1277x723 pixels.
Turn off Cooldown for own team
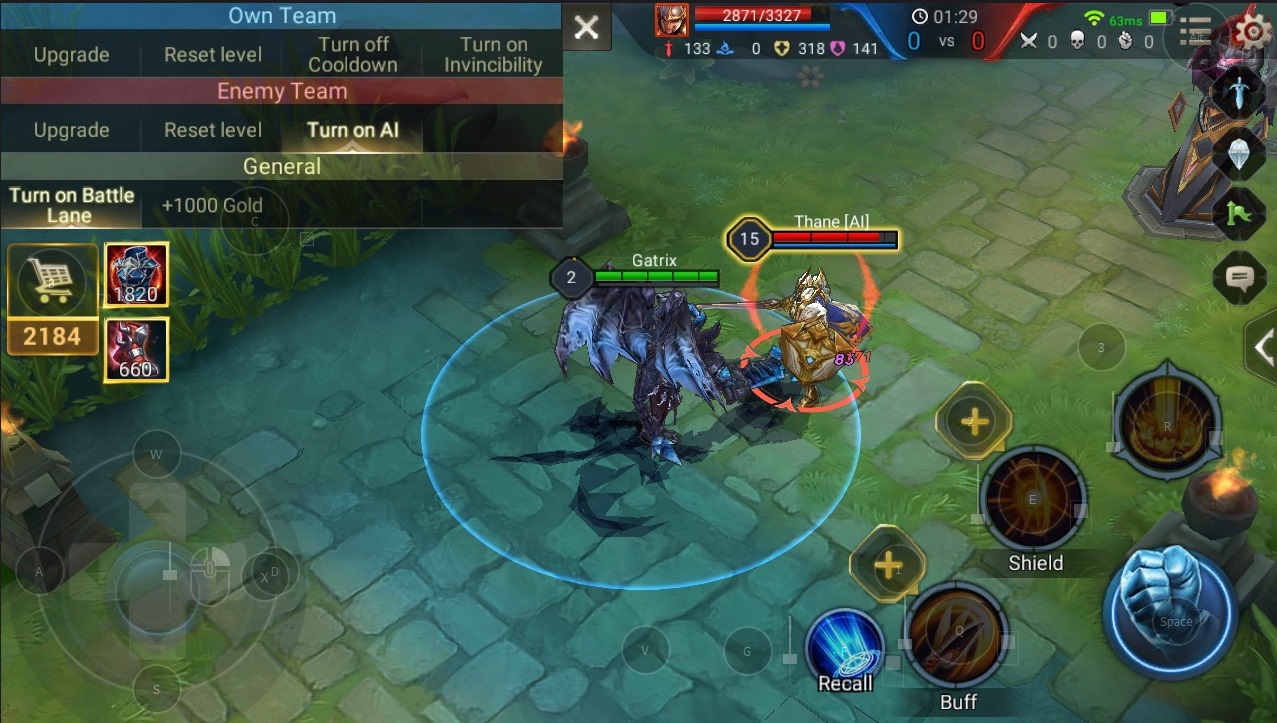pyautogui.click(x=353, y=55)
